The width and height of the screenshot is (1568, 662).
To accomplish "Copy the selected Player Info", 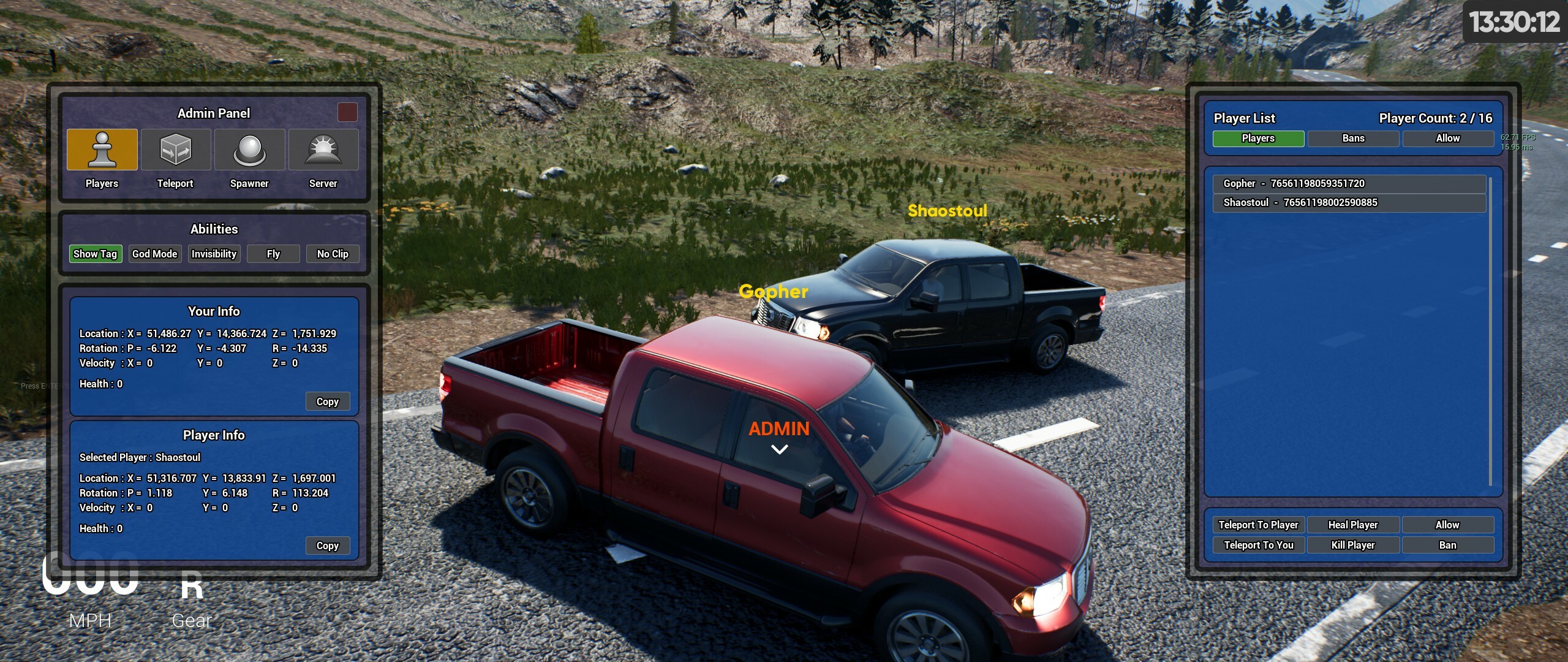I will click(328, 545).
